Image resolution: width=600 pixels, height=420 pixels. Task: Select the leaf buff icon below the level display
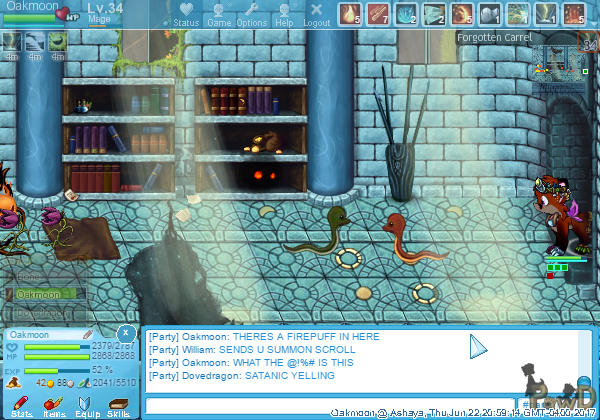point(57,43)
